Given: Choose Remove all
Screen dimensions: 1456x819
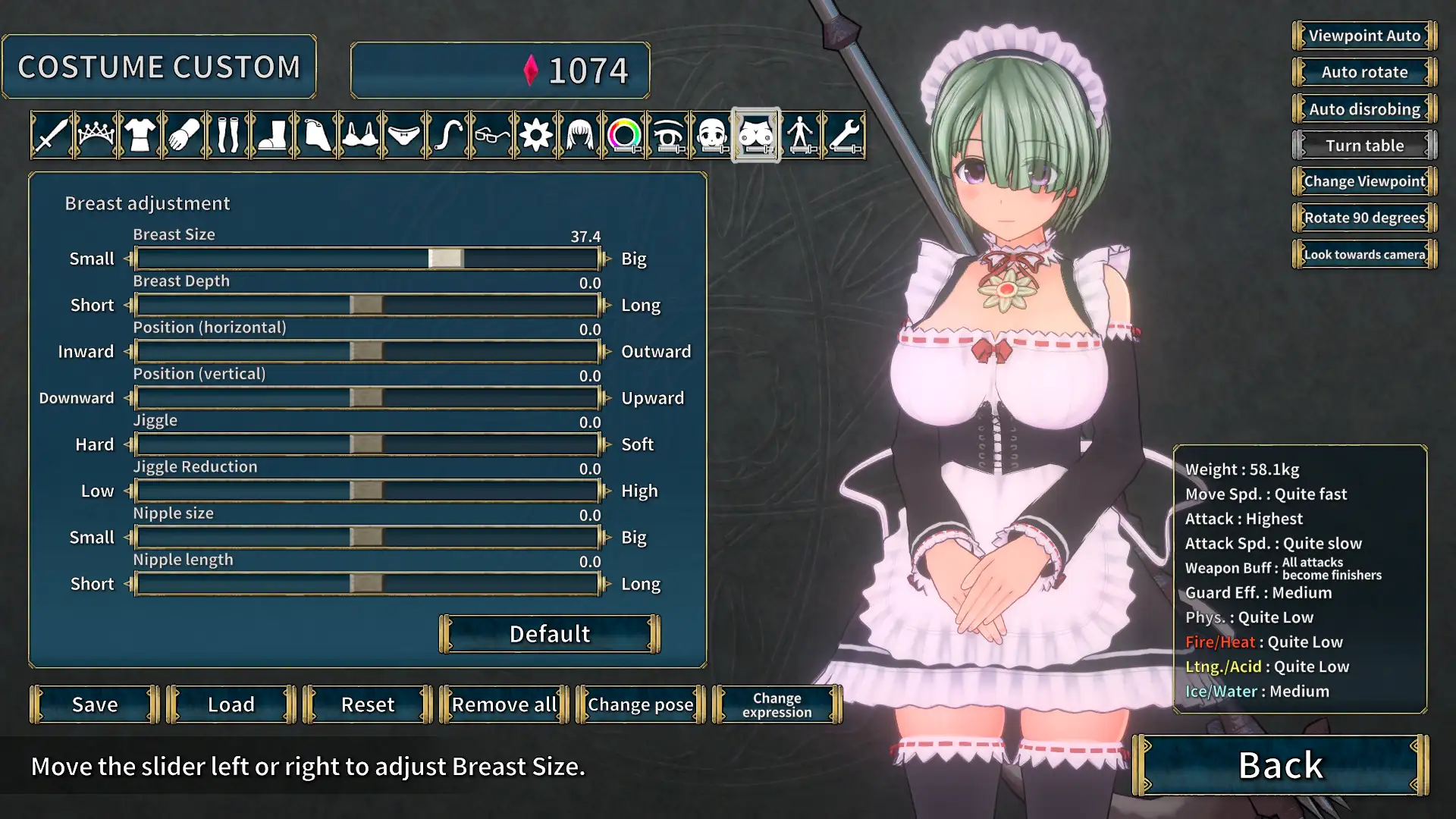Looking at the screenshot, I should tap(504, 704).
